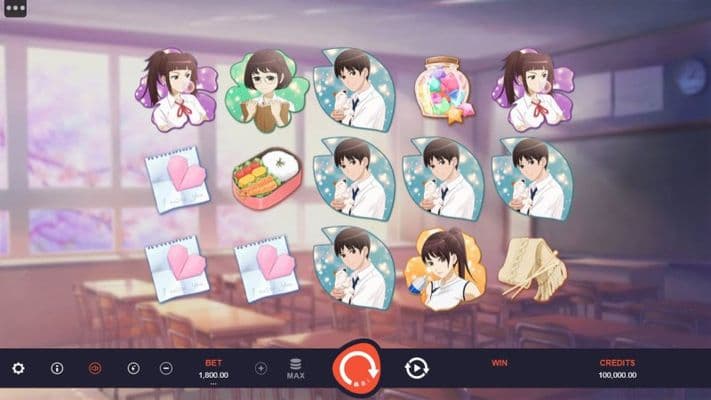Open the three-dot menu
The height and width of the screenshot is (400, 711).
click(14, 7)
